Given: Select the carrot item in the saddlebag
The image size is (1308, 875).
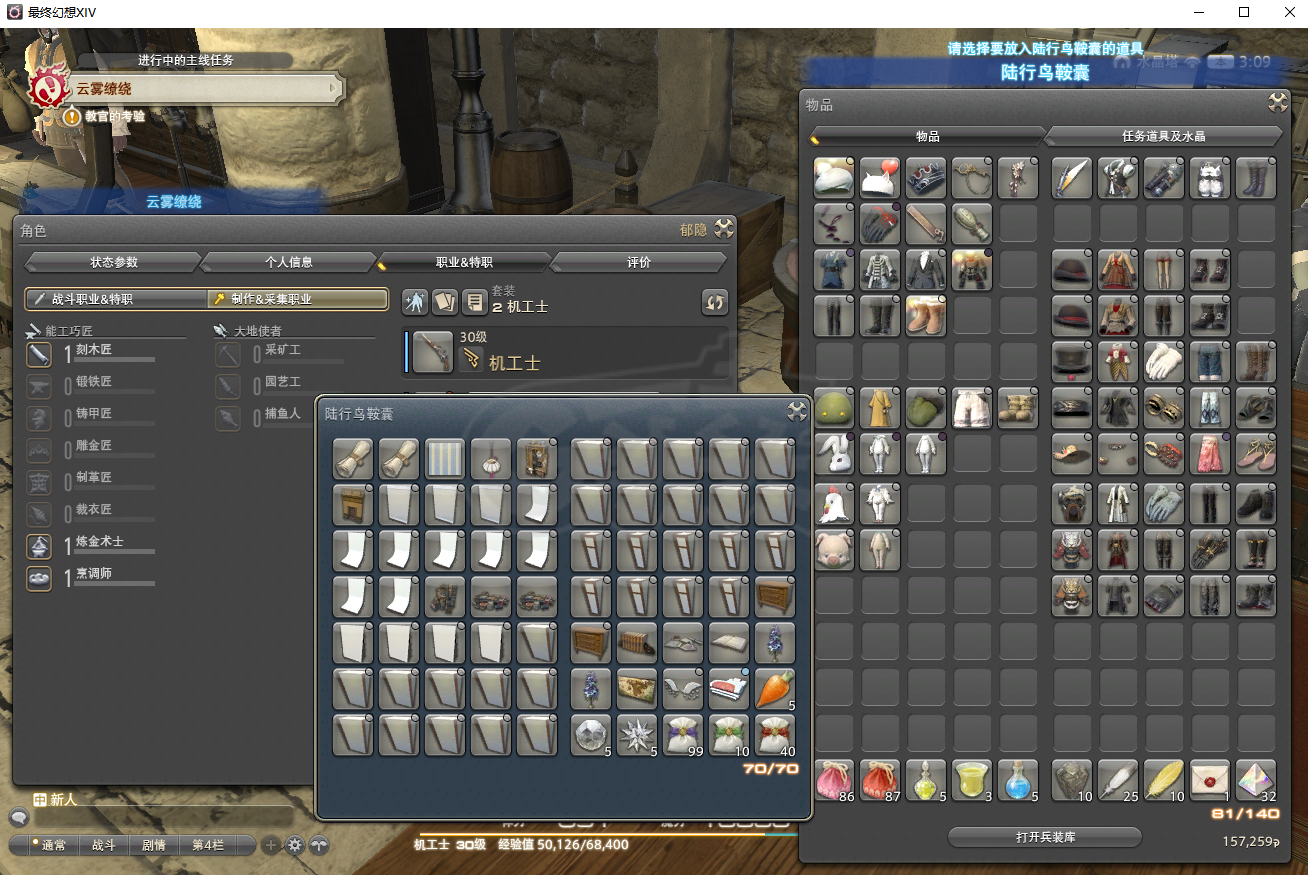Looking at the screenshot, I should pyautogui.click(x=775, y=689).
